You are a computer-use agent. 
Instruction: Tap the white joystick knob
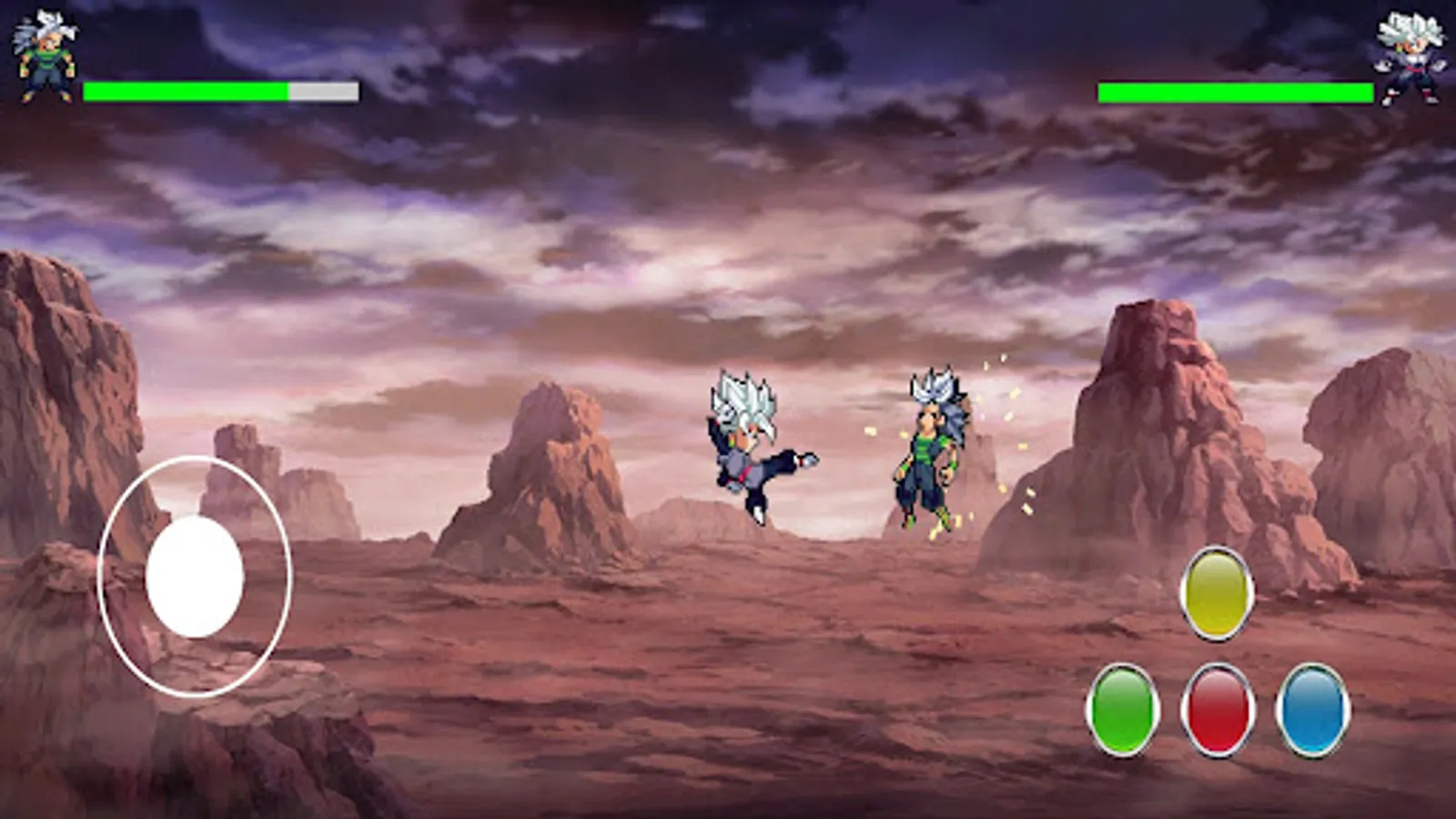tap(196, 575)
